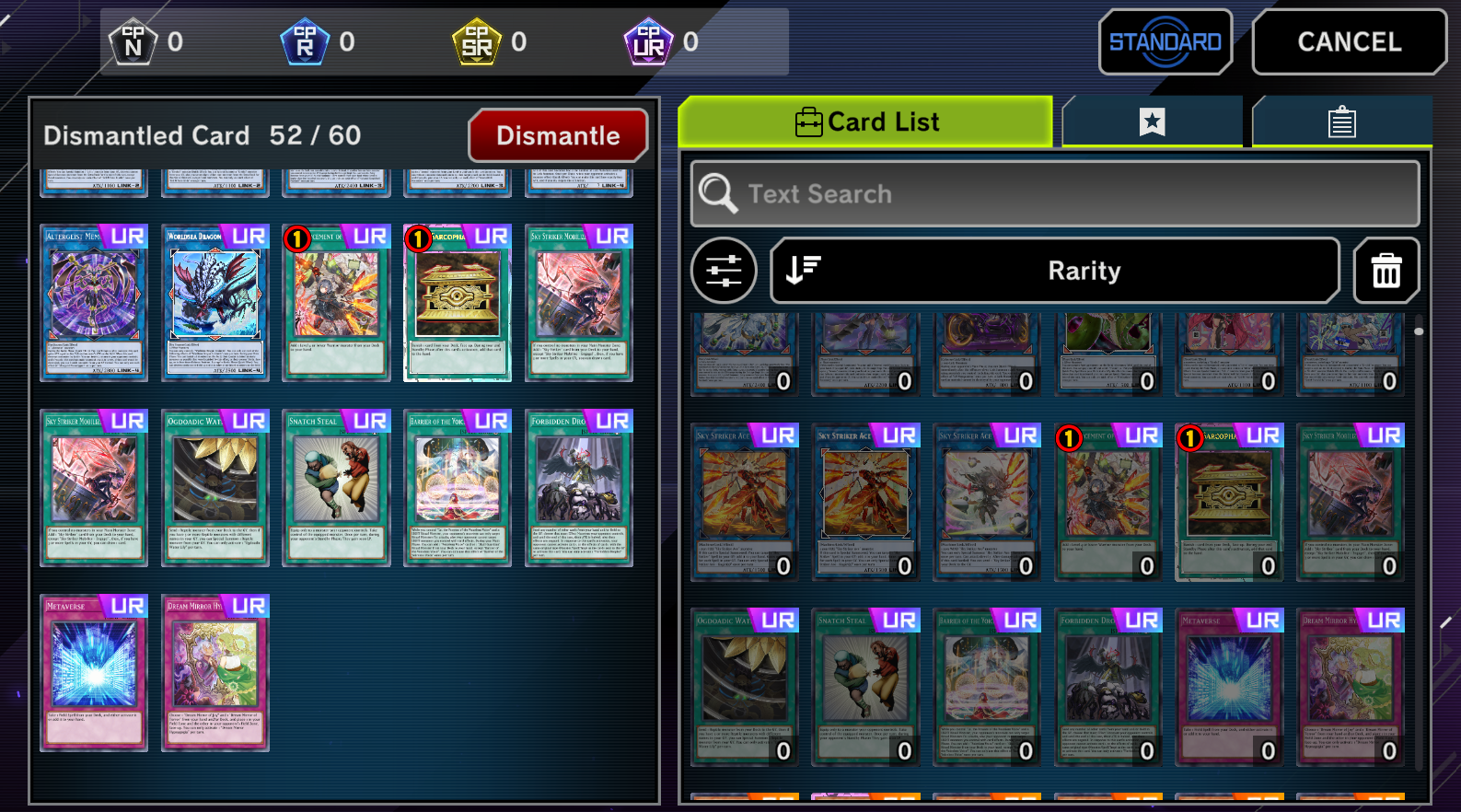Viewport: 1461px width, 812px height.
Task: Choose the gold sarcophagus card in Card List
Action: 1229,502
